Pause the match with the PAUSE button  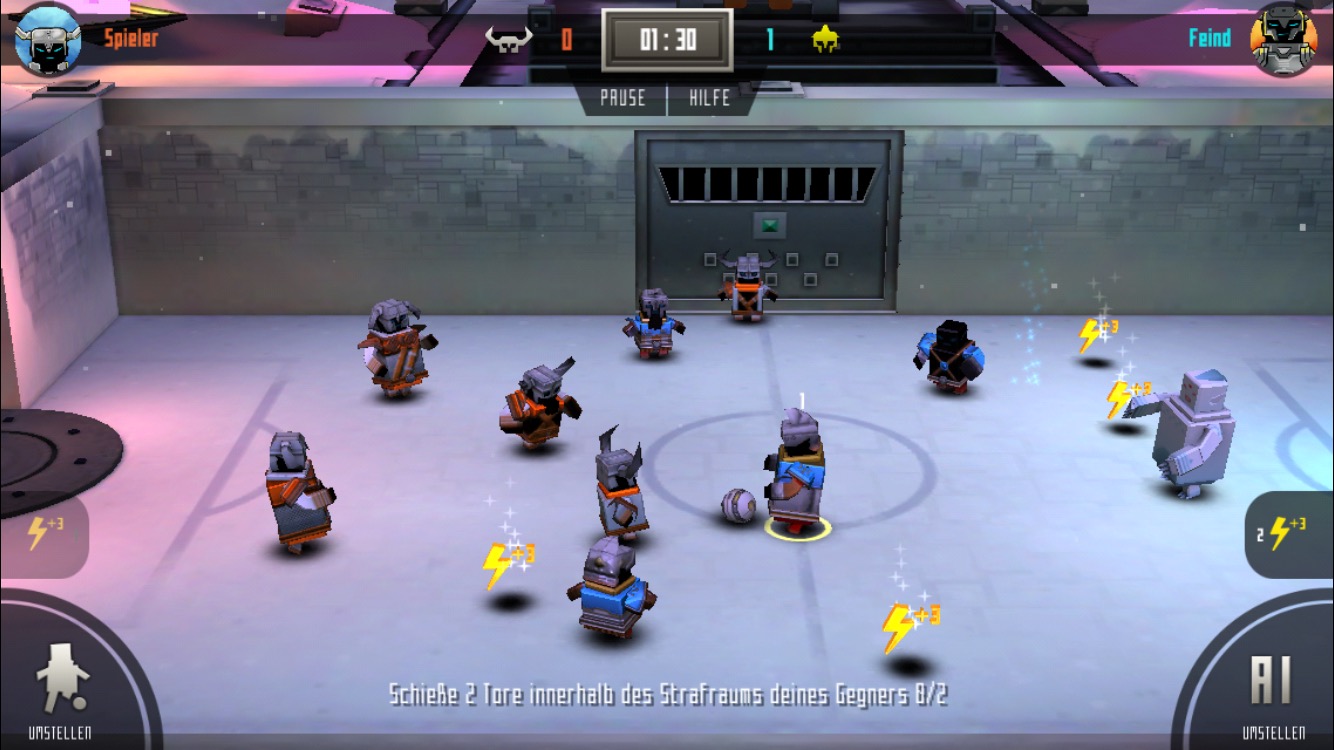[622, 98]
